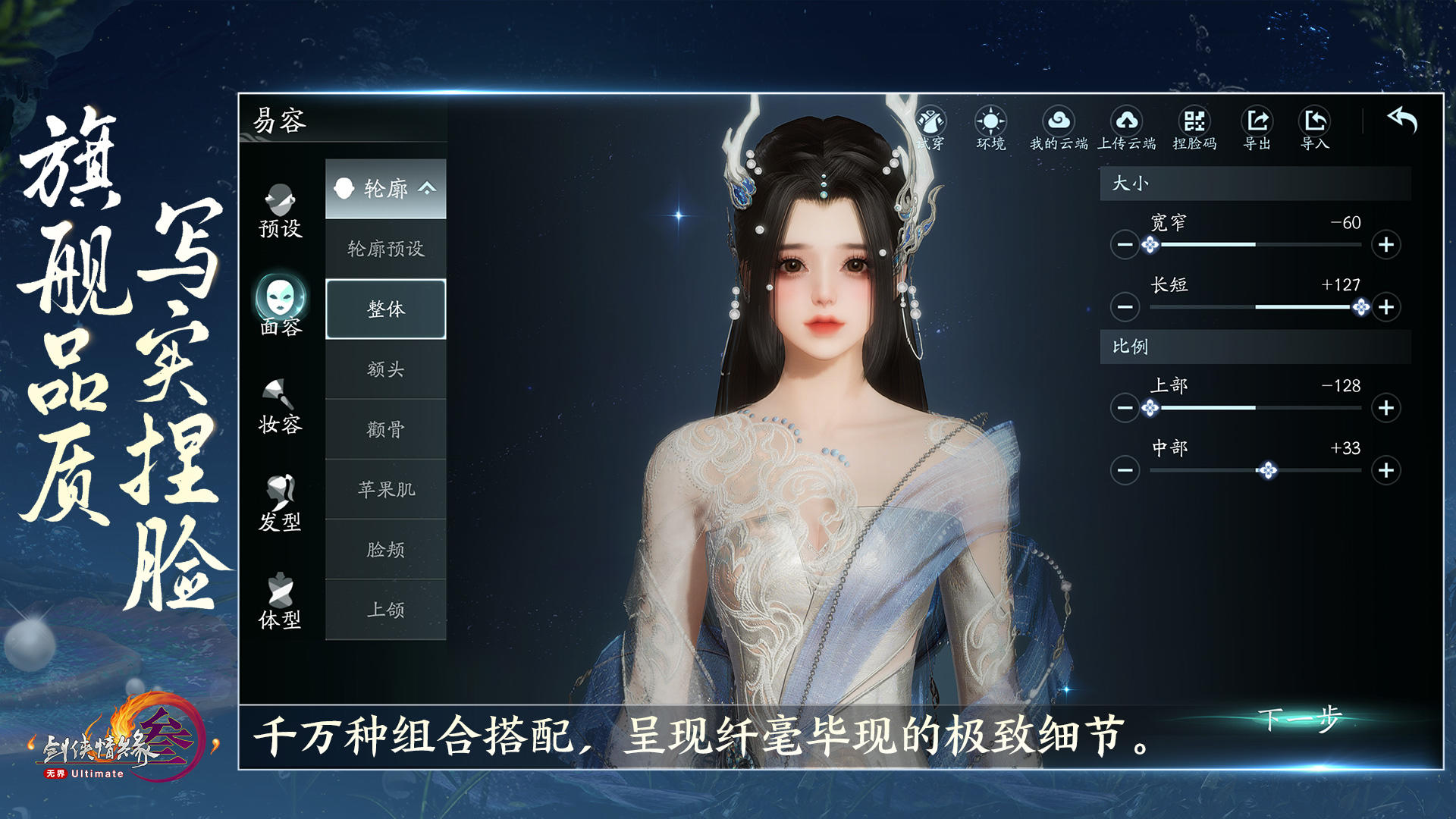The width and height of the screenshot is (1456, 819).
Task: Select the 发型 hairstyle sidebar icon
Action: click(281, 497)
